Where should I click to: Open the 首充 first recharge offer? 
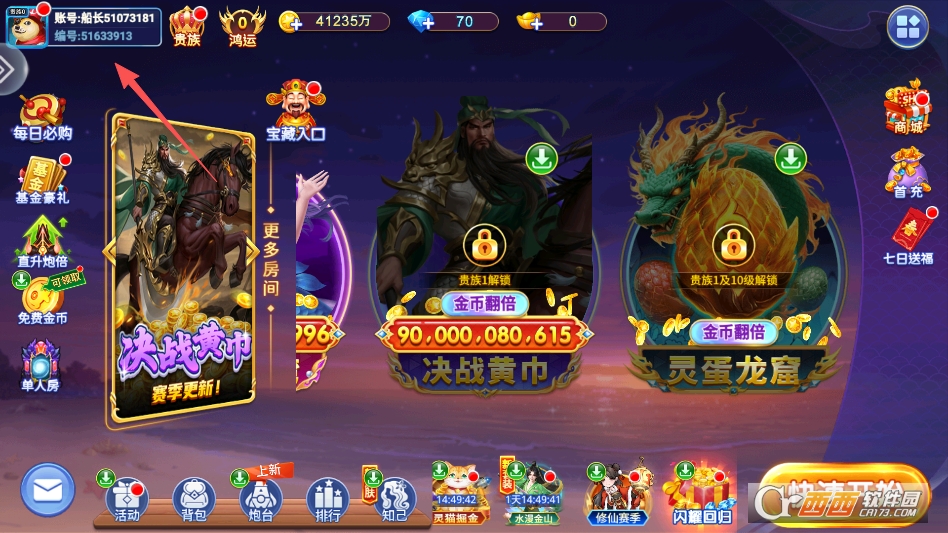907,173
